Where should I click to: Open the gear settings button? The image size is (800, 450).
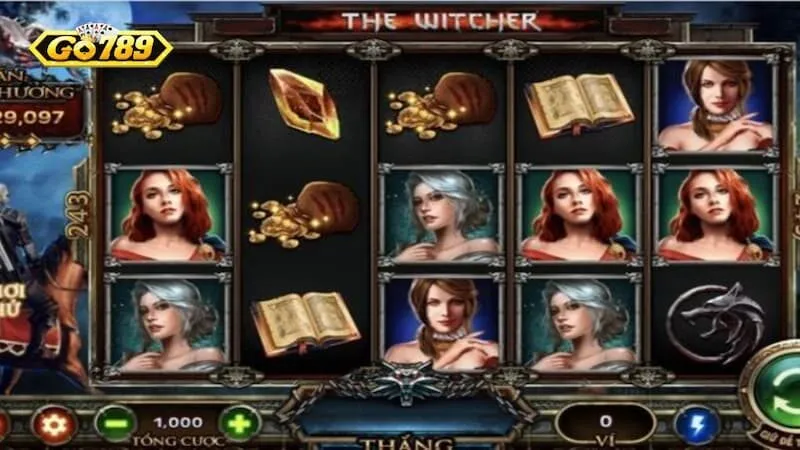(x=54, y=424)
